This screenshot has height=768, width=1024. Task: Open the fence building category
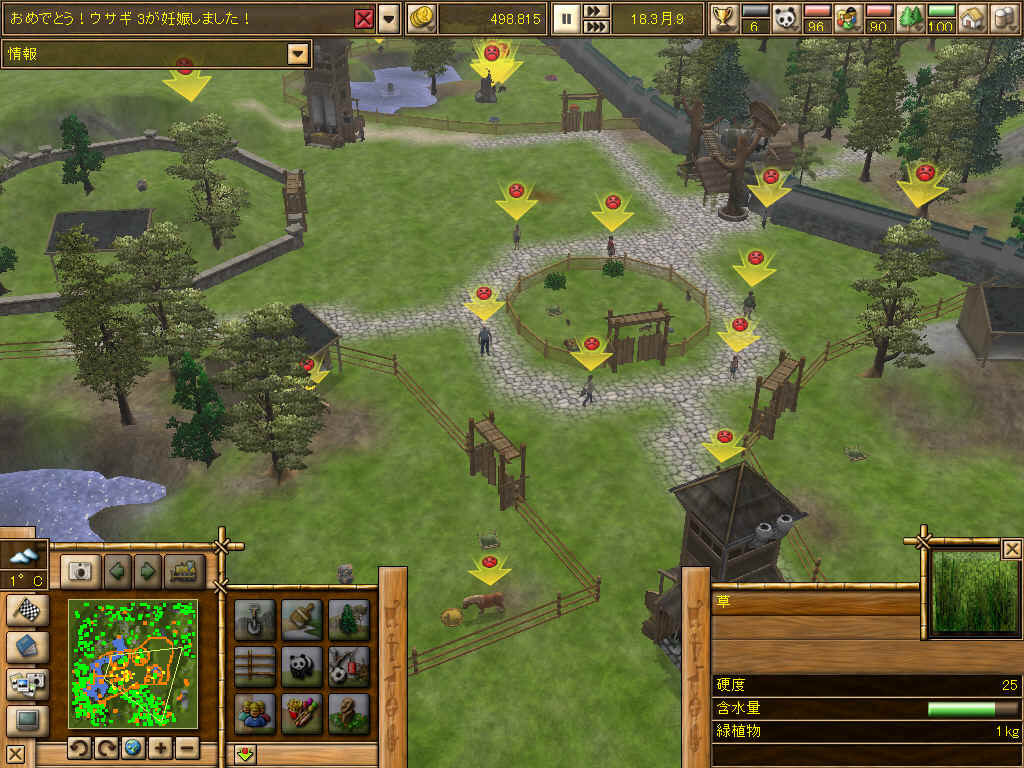(x=255, y=666)
